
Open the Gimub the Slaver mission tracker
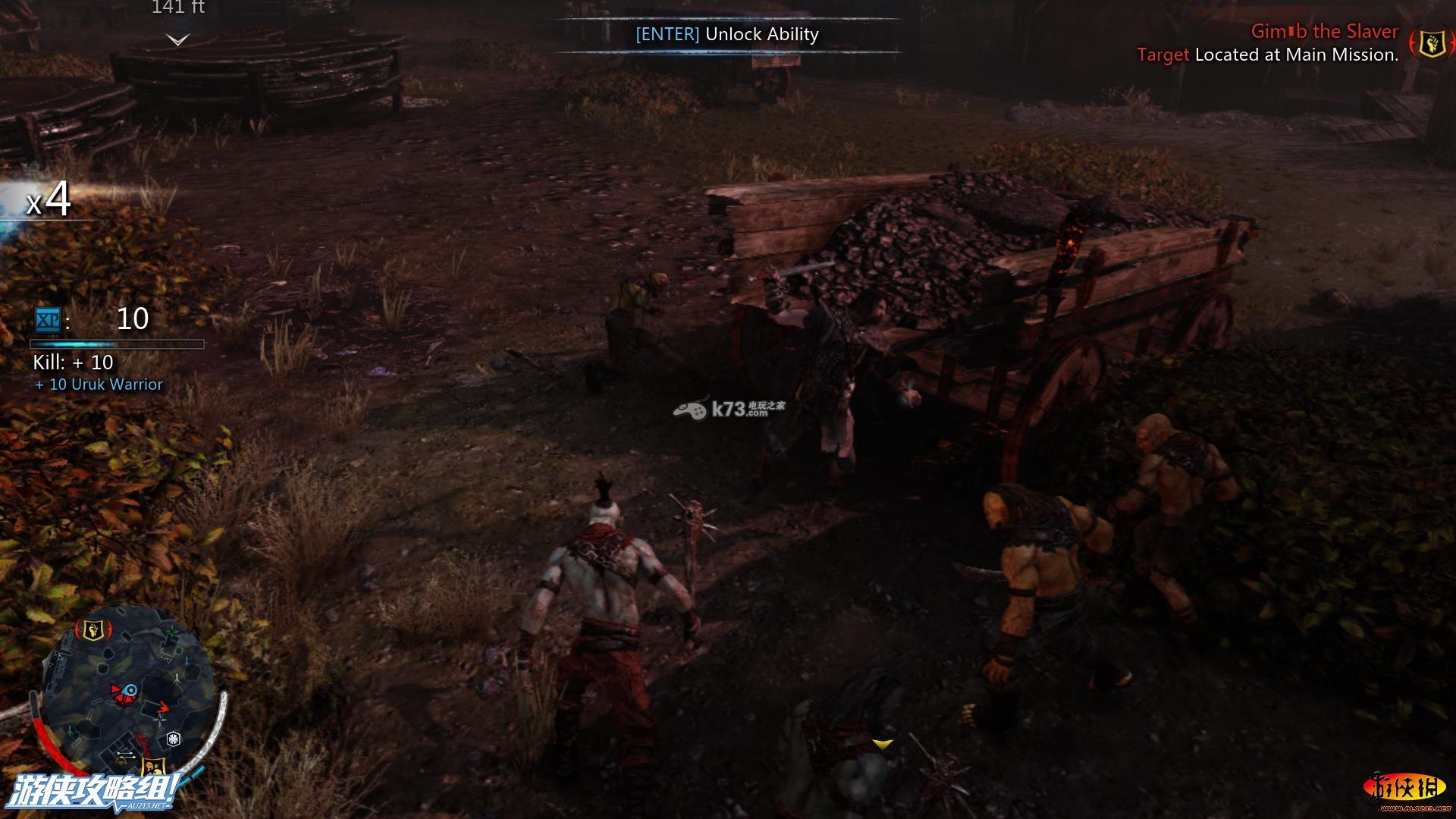1324,32
